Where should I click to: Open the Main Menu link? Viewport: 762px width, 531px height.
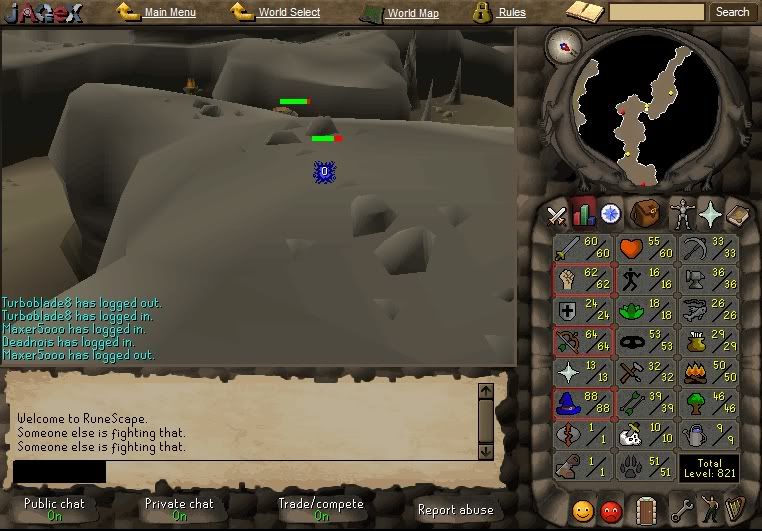(169, 13)
